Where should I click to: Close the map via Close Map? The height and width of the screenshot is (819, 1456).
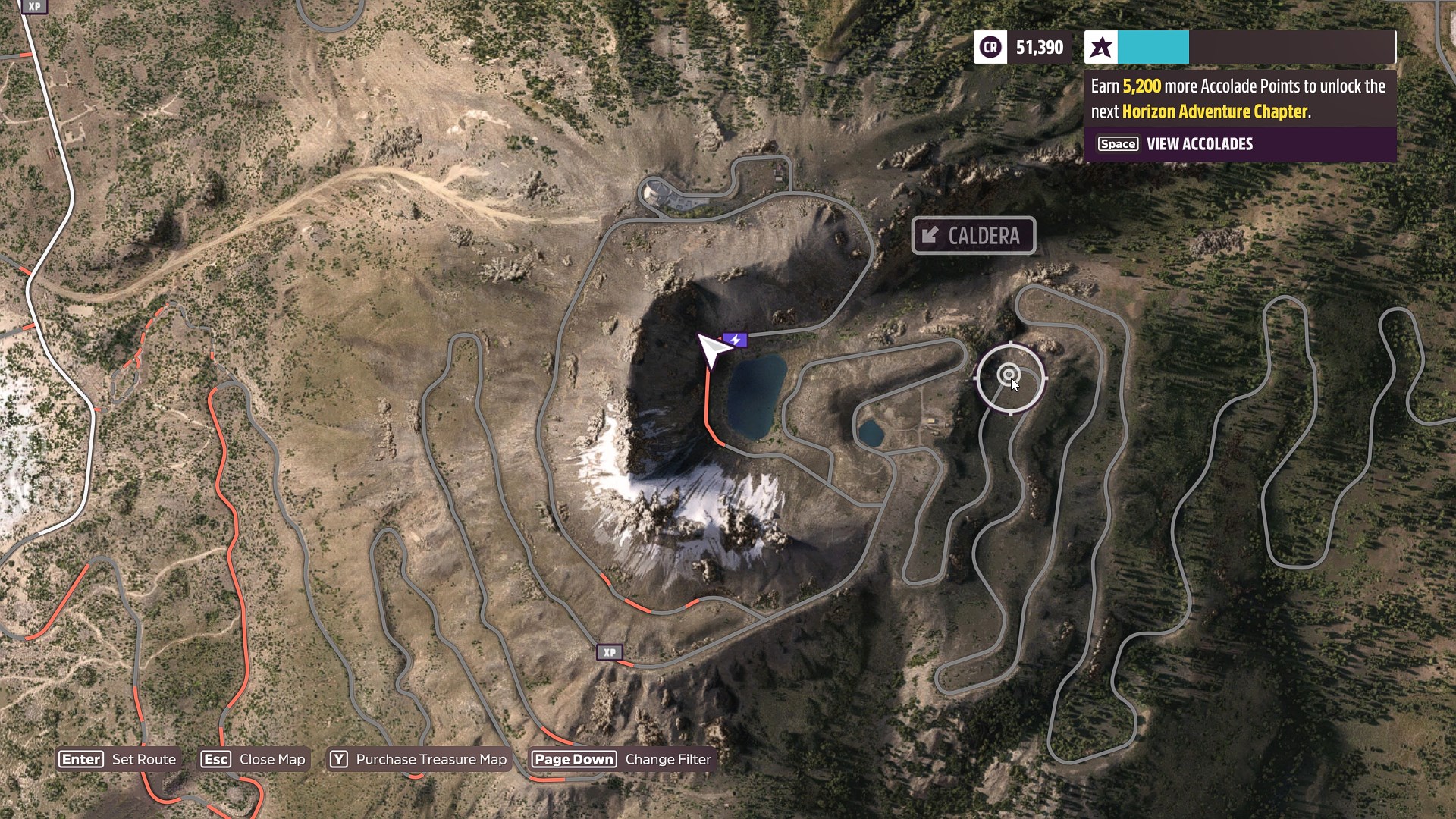click(x=253, y=759)
